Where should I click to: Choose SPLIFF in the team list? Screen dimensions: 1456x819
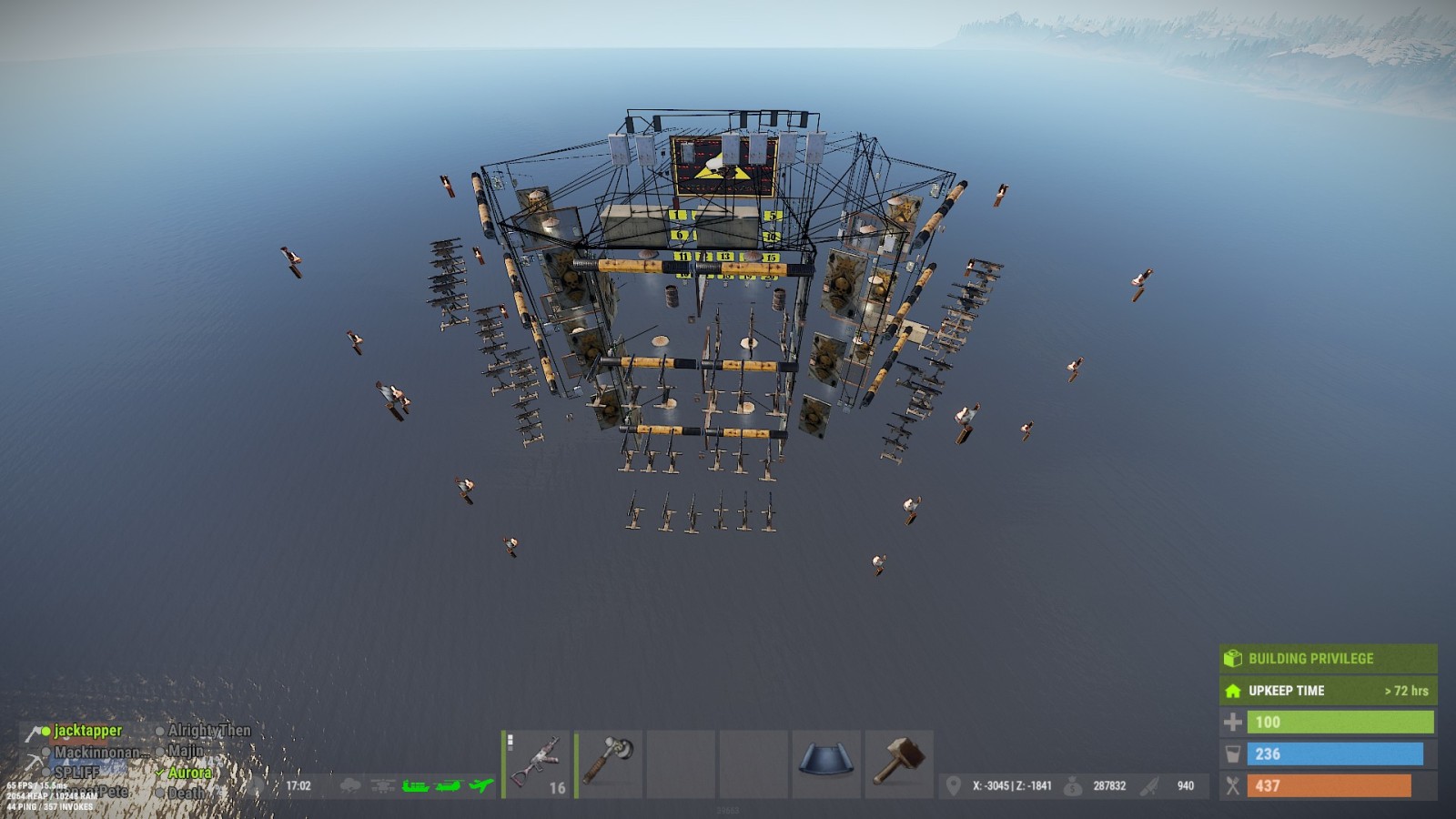(x=76, y=773)
